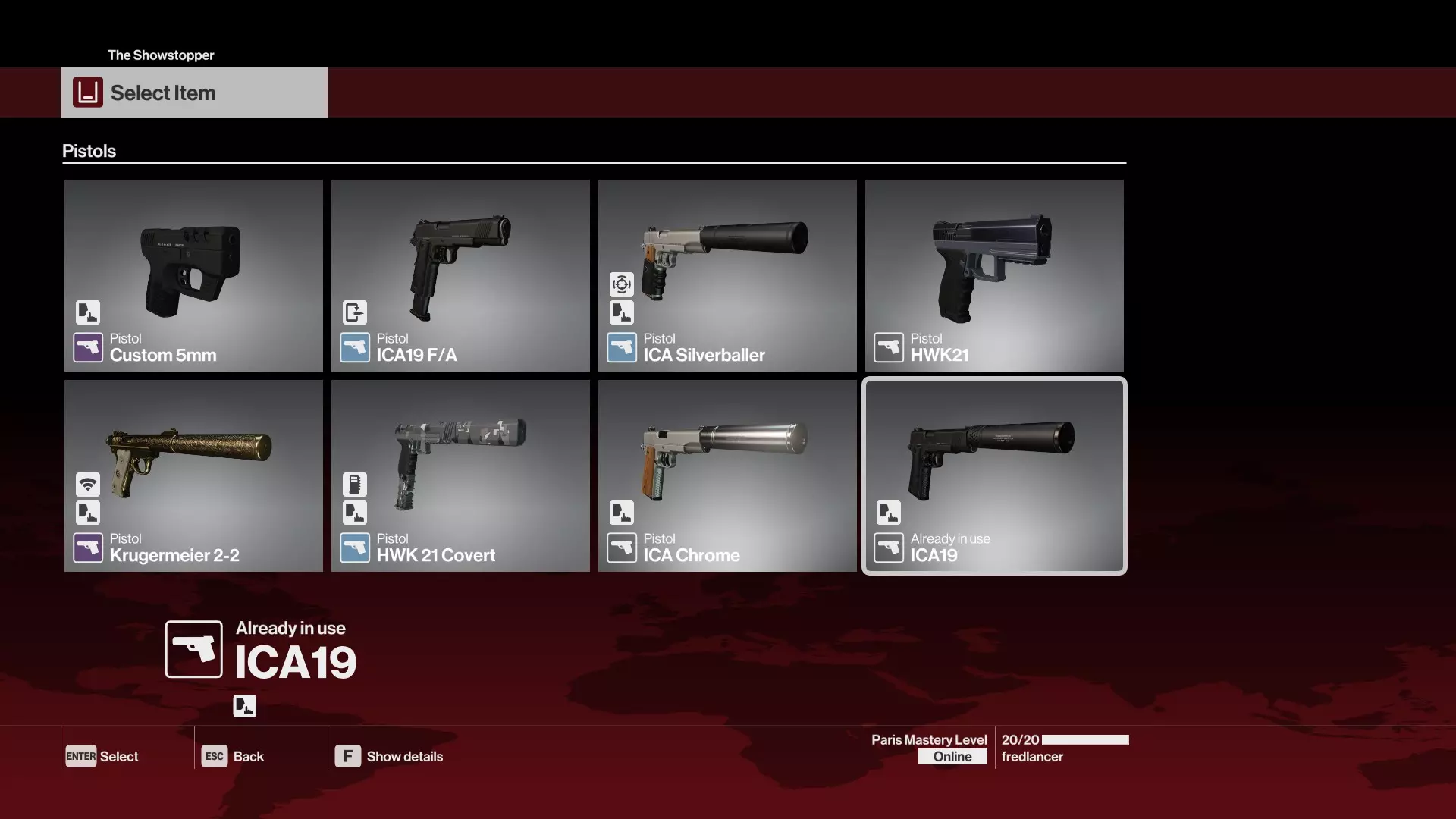Viewport: 1456px width, 819px height.
Task: Select the Custom 5mm pistol
Action: coord(193,275)
